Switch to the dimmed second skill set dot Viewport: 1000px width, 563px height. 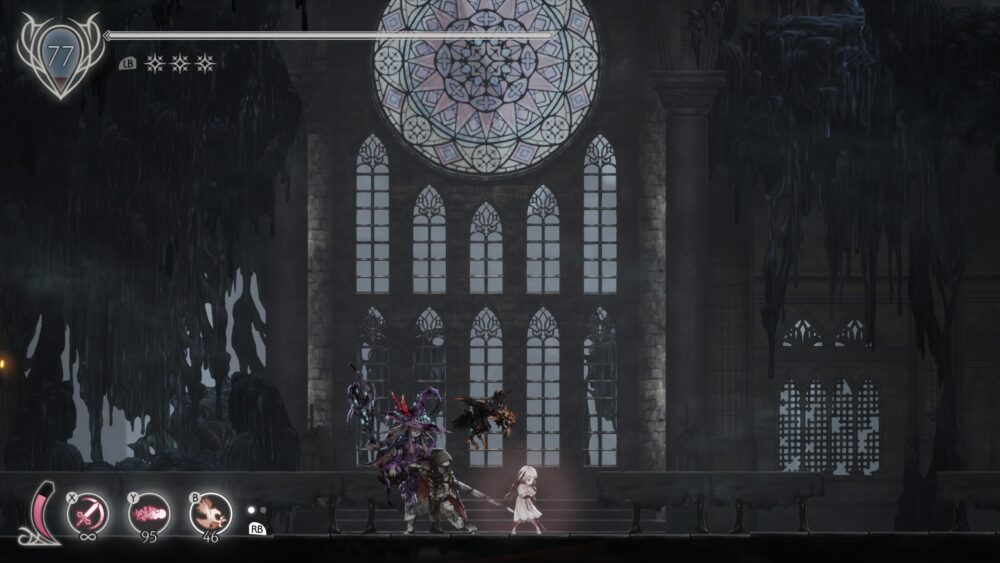[264, 509]
